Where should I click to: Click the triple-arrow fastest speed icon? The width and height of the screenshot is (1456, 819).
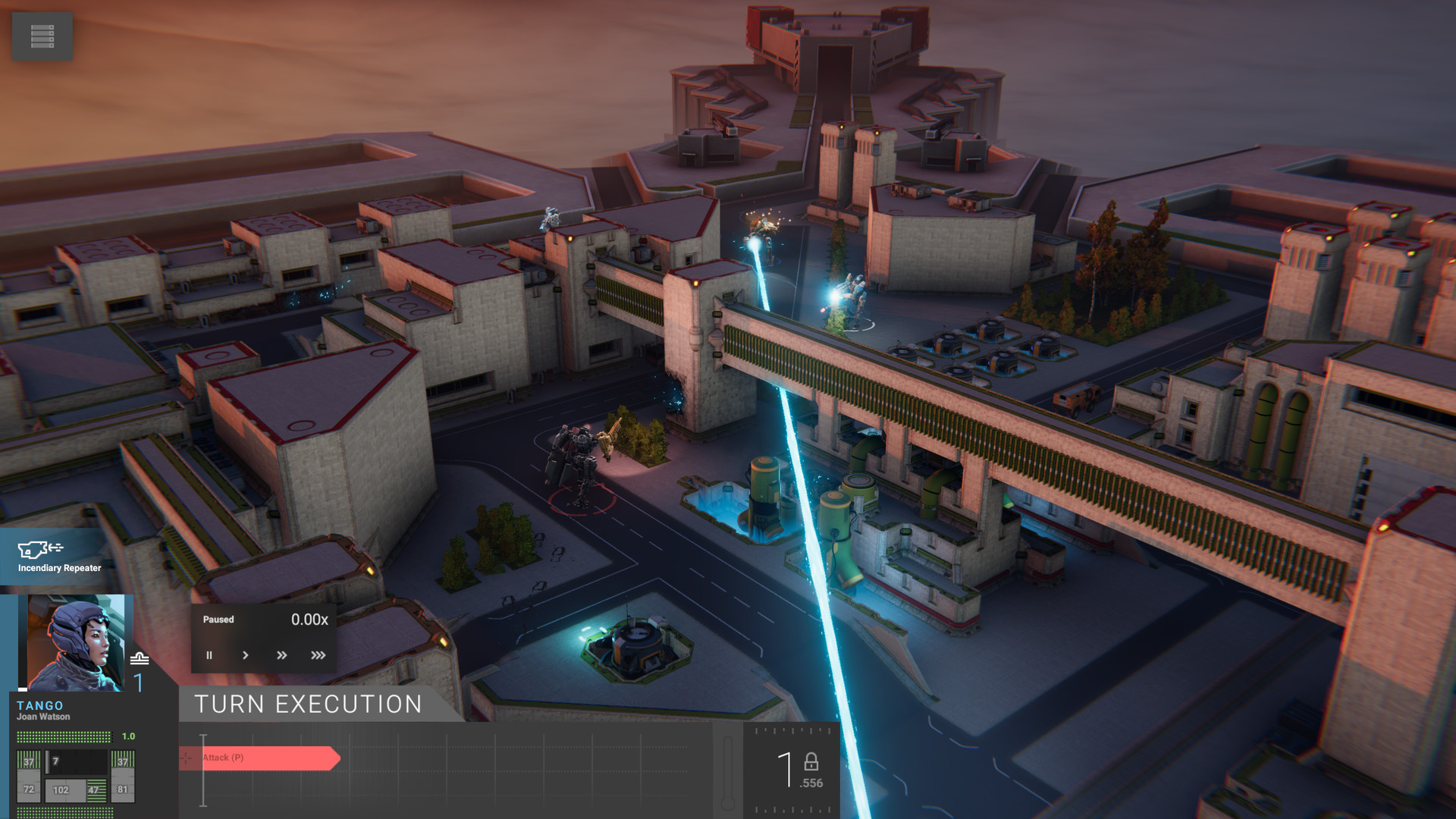(318, 655)
